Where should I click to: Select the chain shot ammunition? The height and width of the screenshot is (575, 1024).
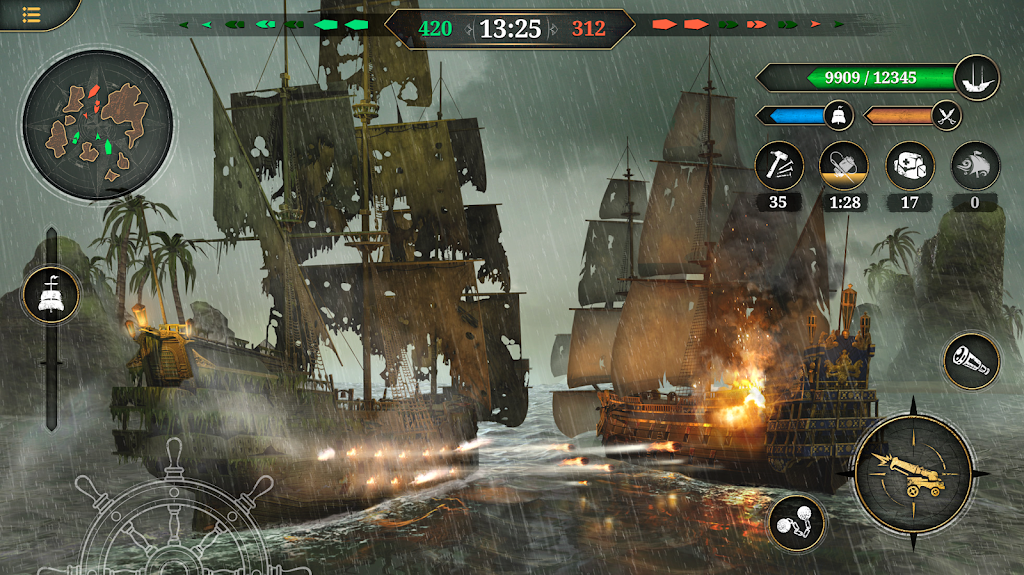(796, 523)
